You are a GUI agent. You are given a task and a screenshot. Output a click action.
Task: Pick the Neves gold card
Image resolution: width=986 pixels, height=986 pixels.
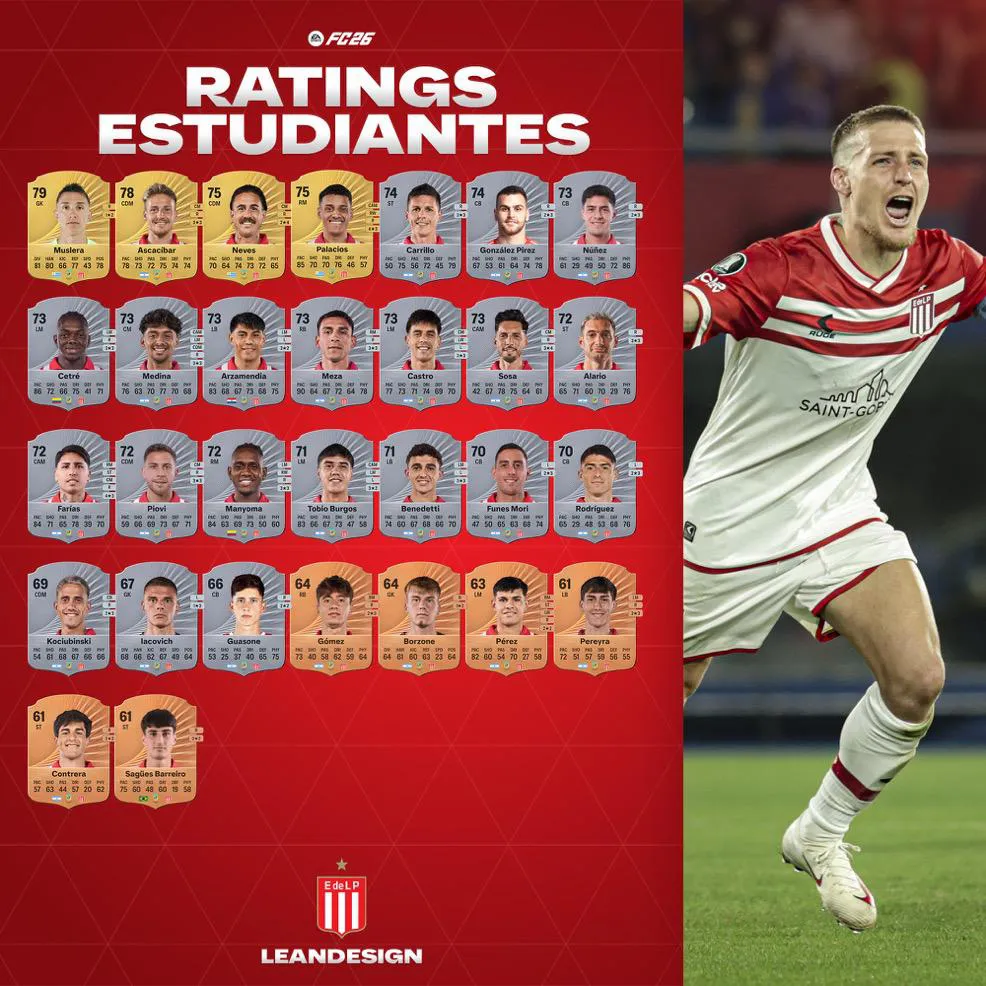click(x=243, y=227)
